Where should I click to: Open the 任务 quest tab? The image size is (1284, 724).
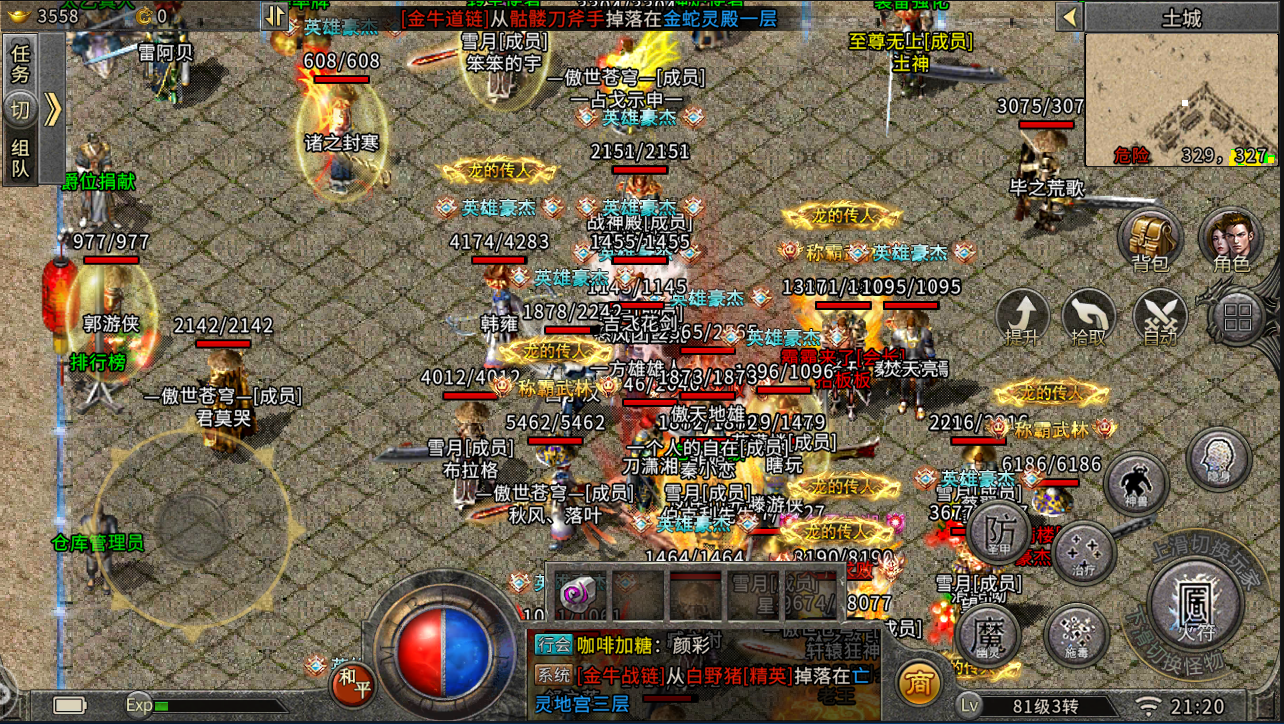[20, 63]
